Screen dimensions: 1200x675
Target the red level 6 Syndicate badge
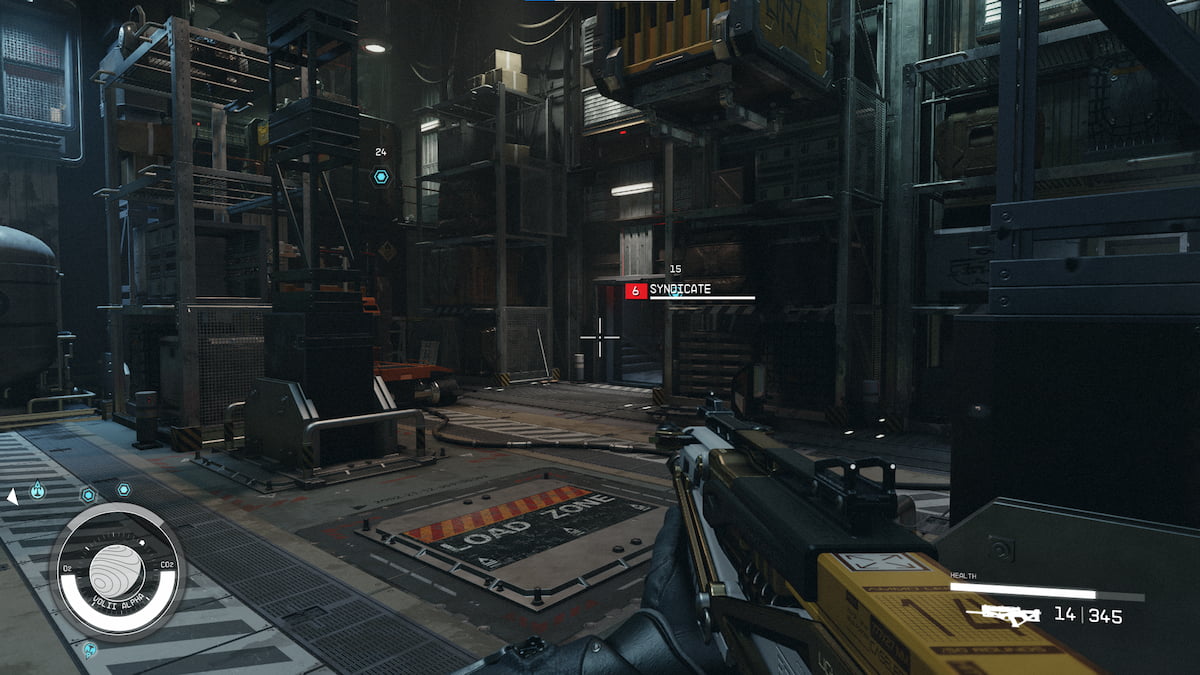pos(635,290)
